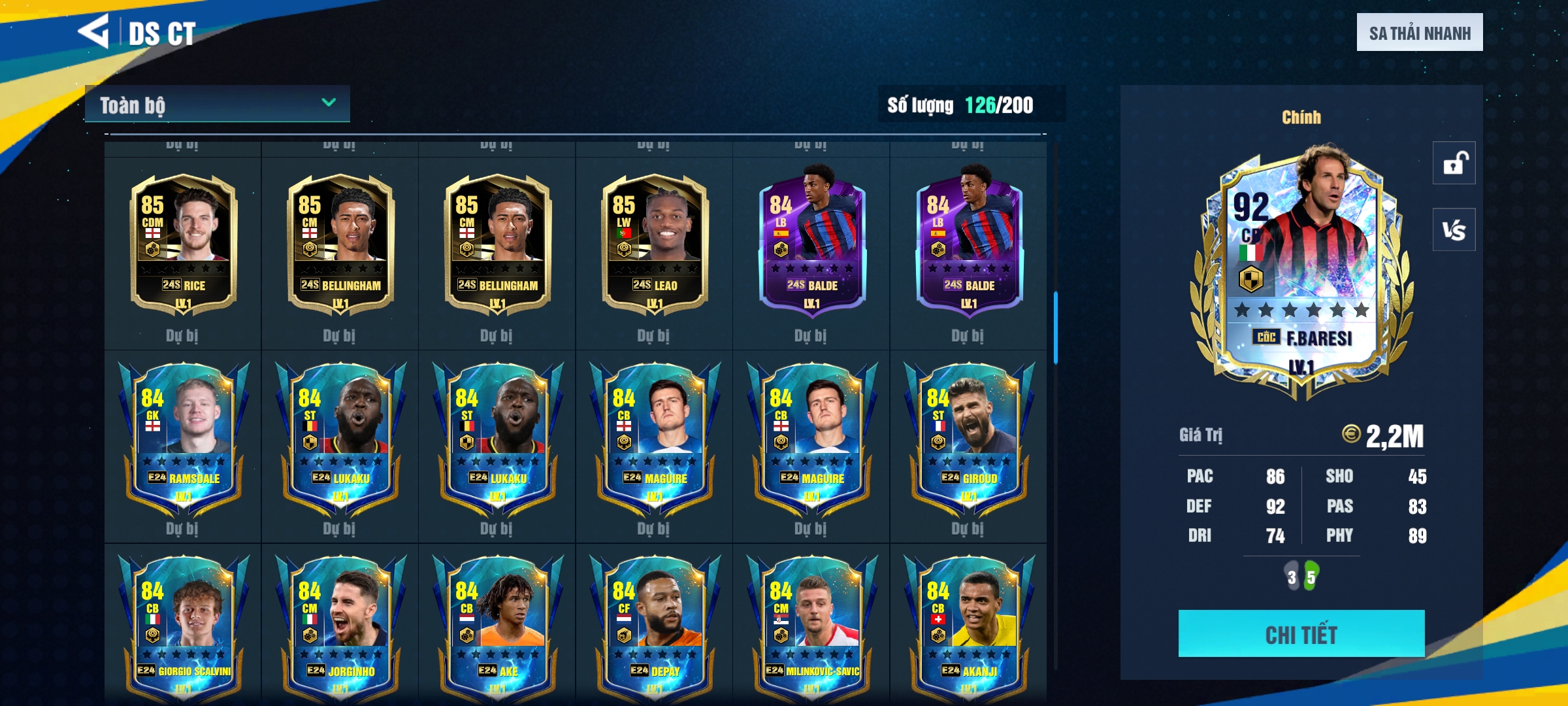Open the VS compare button

(x=1454, y=229)
